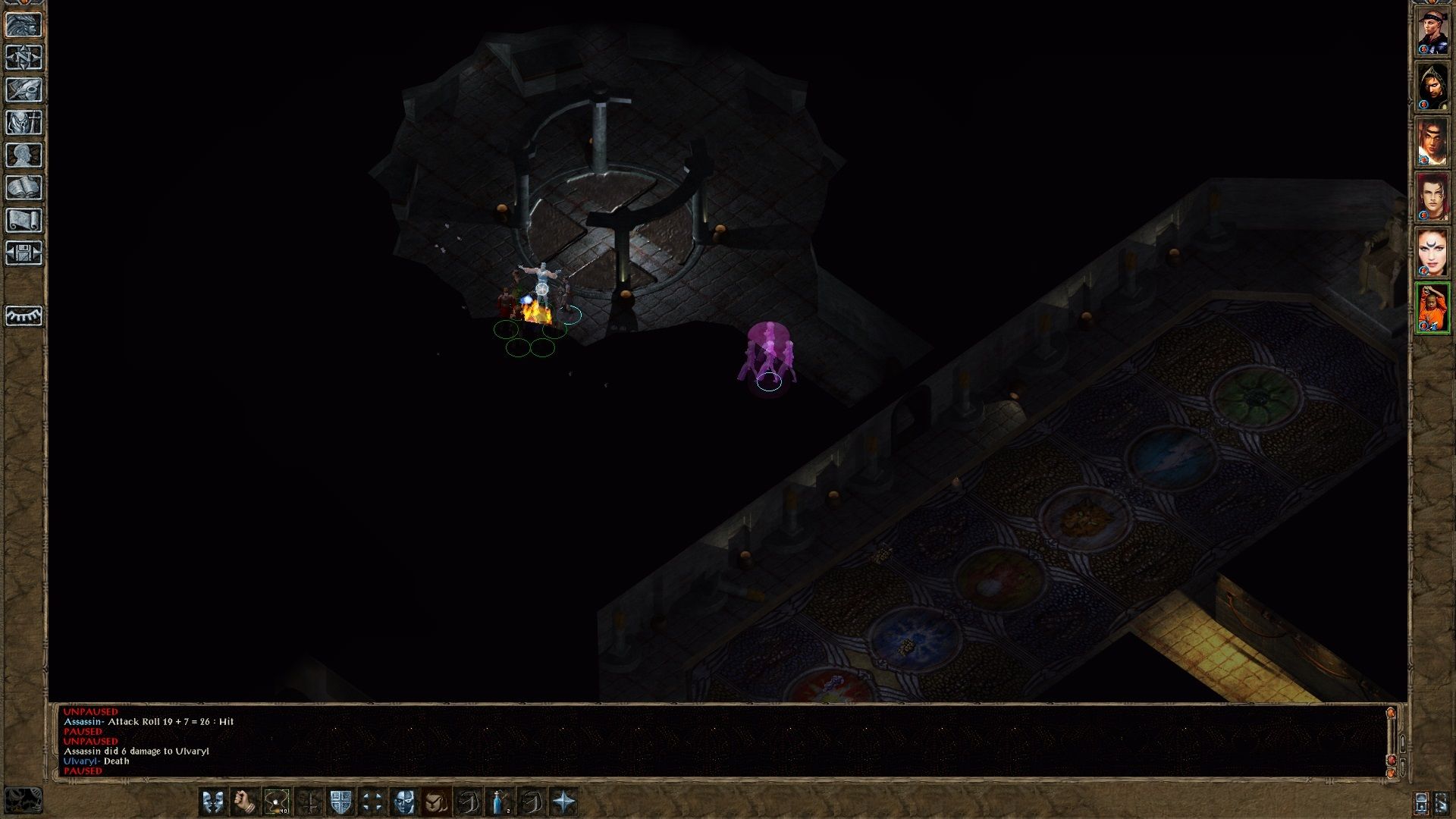Select the hooded character portrait
The width and height of the screenshot is (1456, 819).
tap(1432, 86)
